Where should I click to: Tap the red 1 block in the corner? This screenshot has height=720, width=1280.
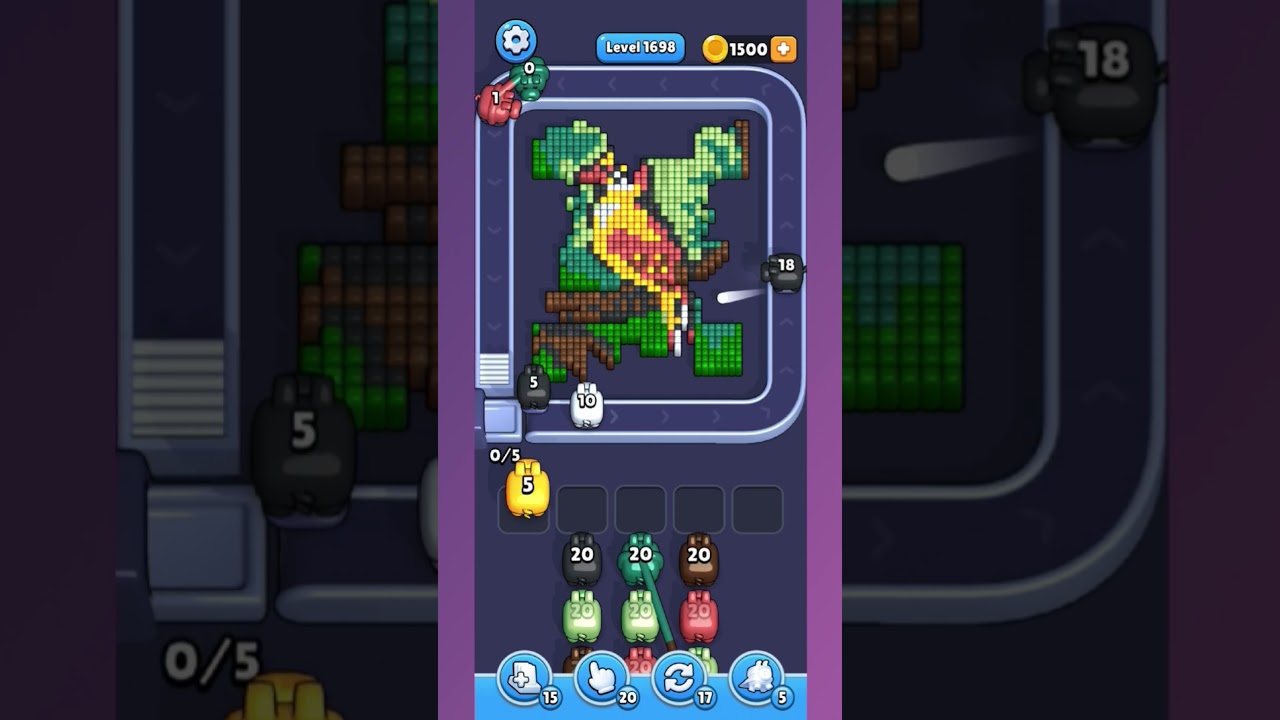click(497, 99)
